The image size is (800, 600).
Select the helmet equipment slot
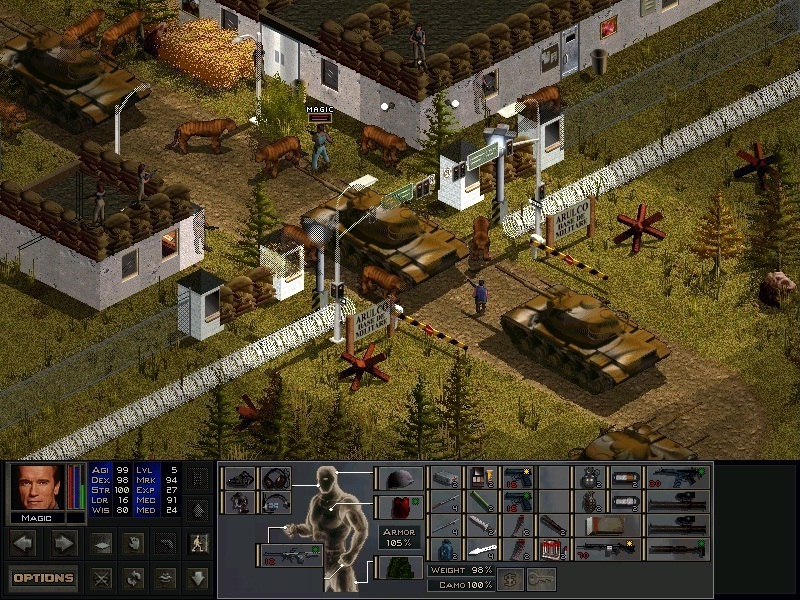tap(399, 478)
